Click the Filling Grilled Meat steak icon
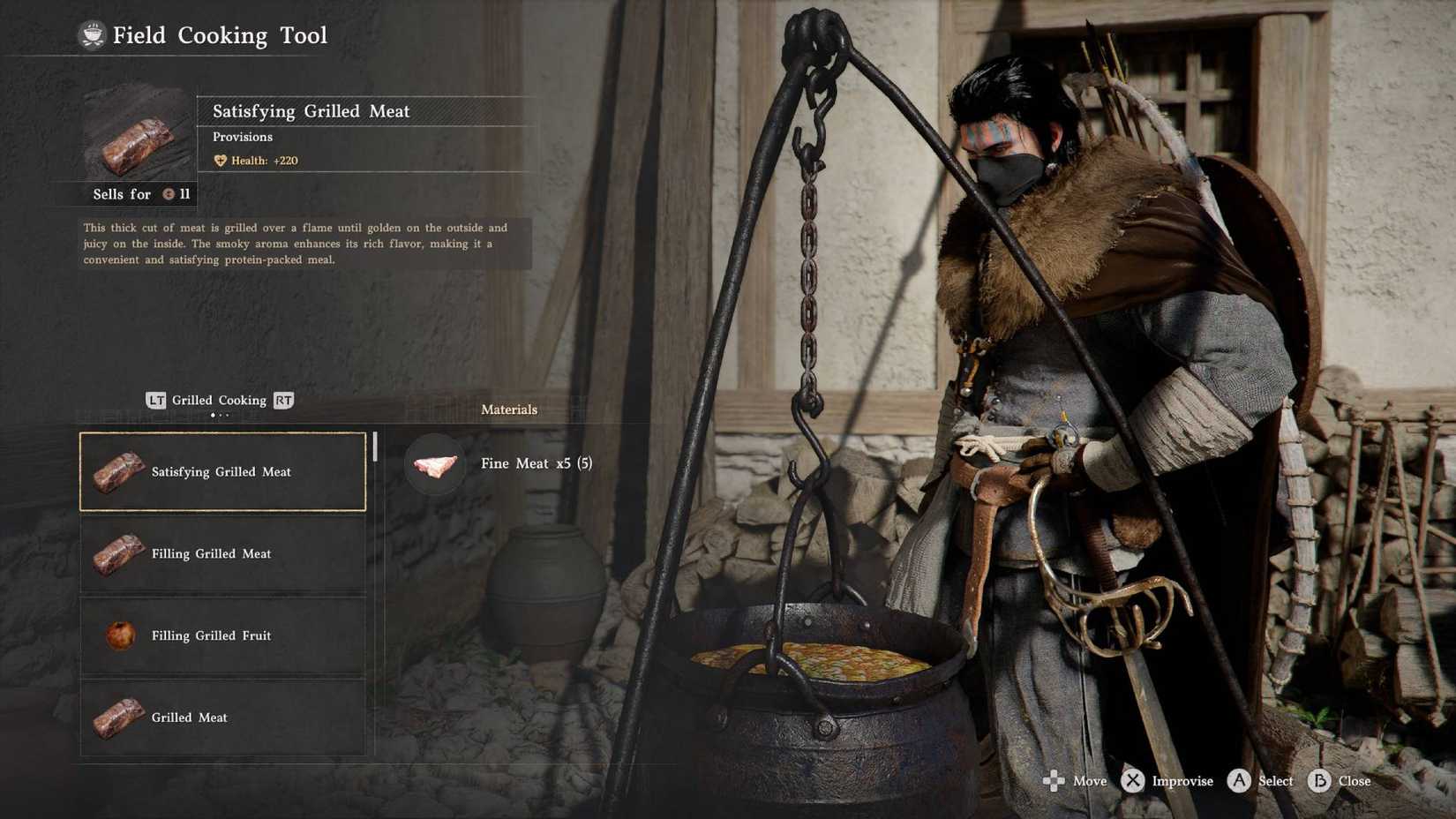The height and width of the screenshot is (819, 1456). pyautogui.click(x=119, y=553)
